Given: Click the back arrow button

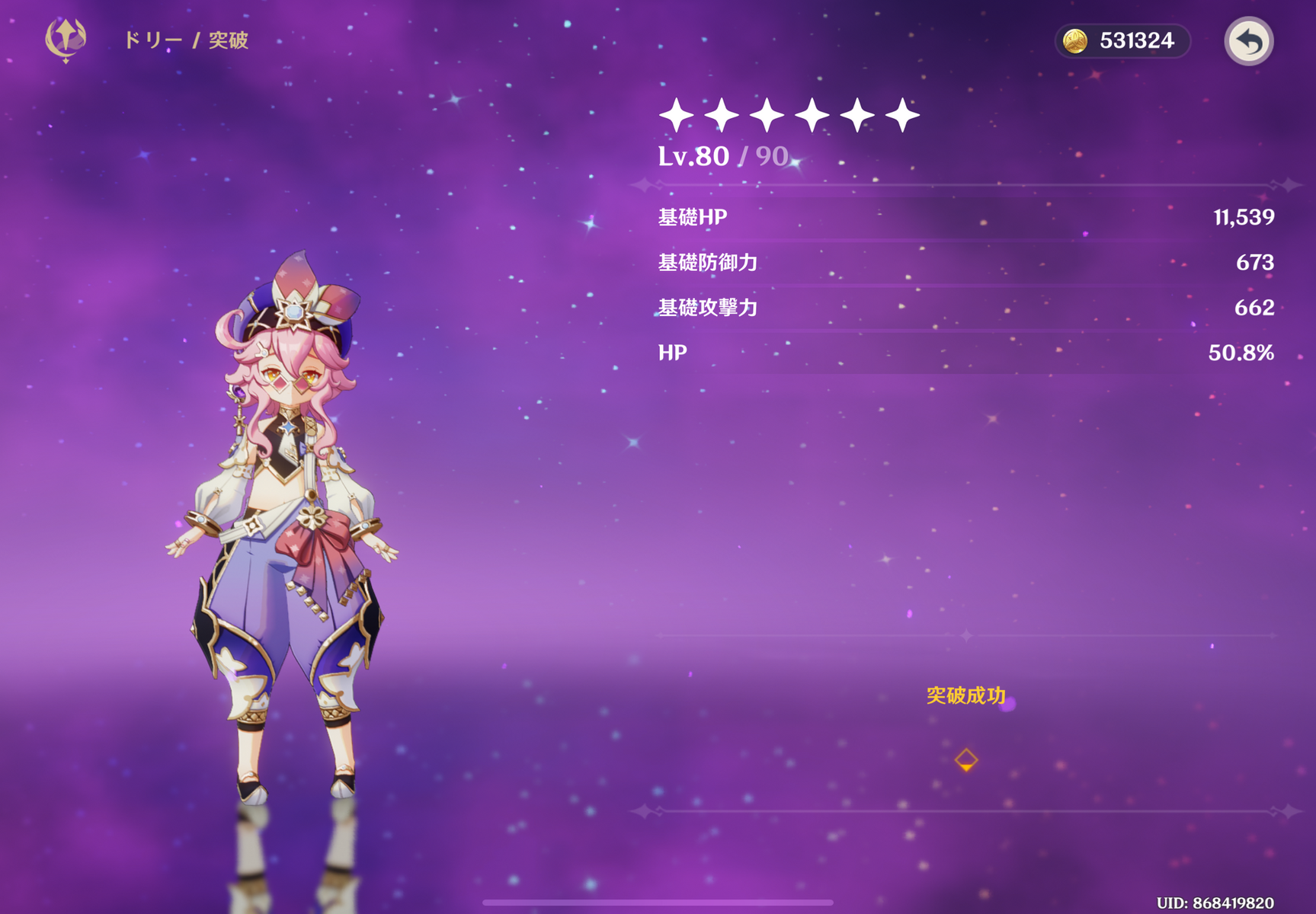Looking at the screenshot, I should pyautogui.click(x=1248, y=41).
